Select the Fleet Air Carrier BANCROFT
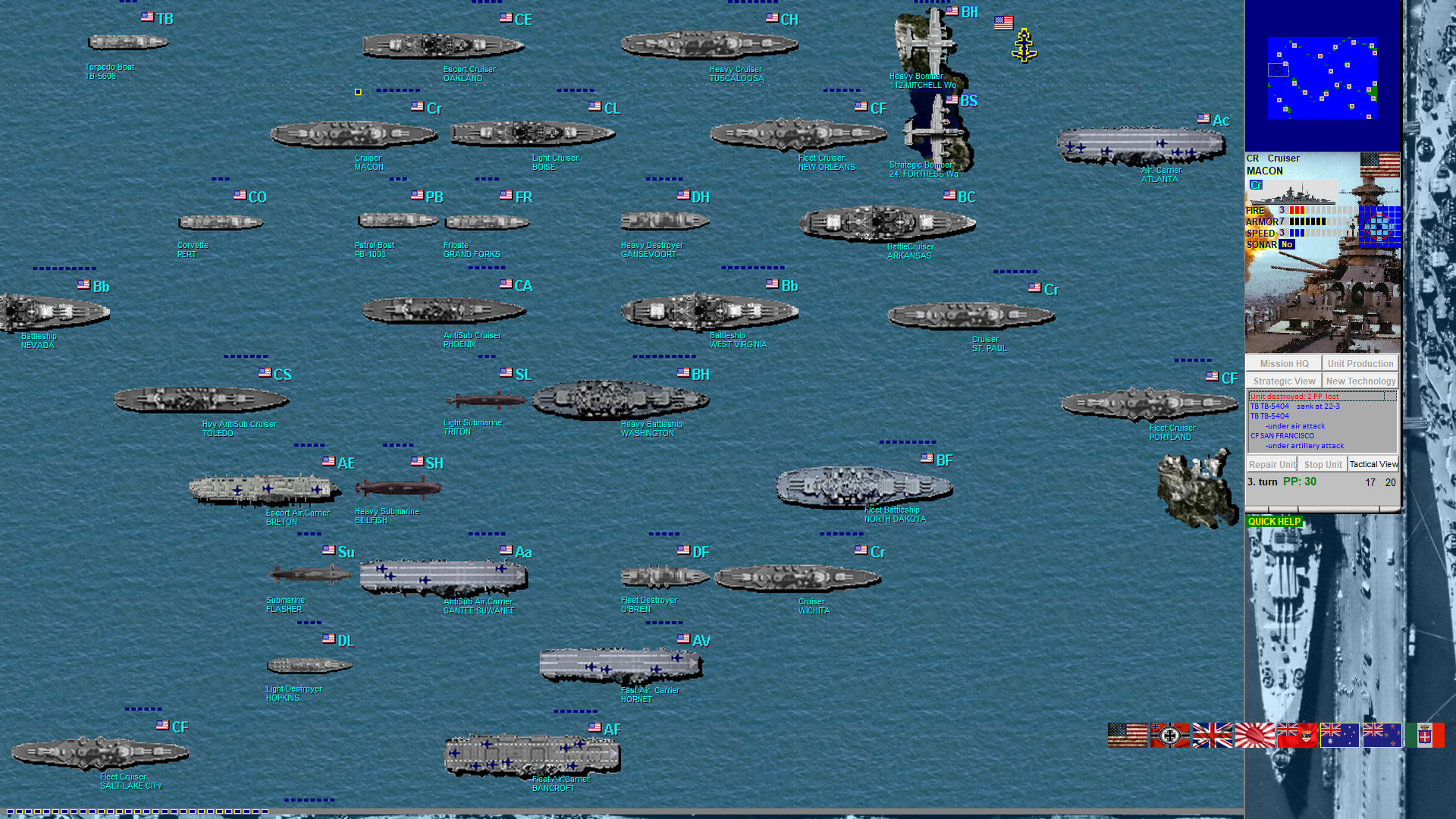 [x=531, y=755]
